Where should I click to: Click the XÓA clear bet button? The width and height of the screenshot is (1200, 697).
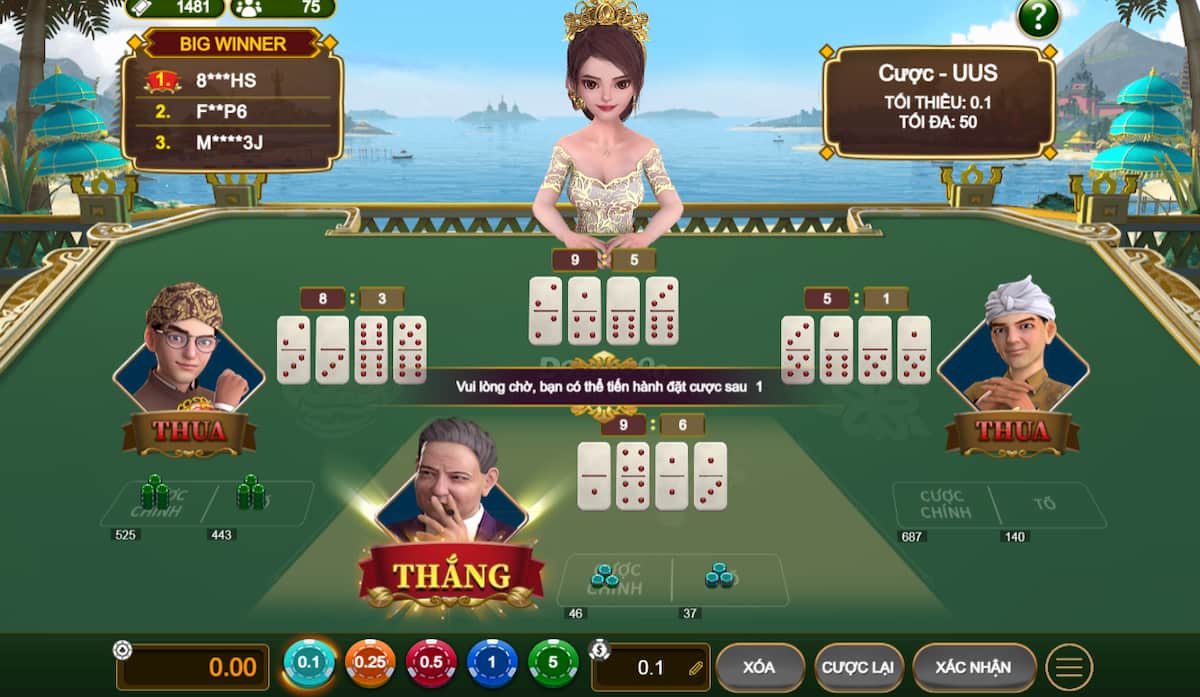760,667
